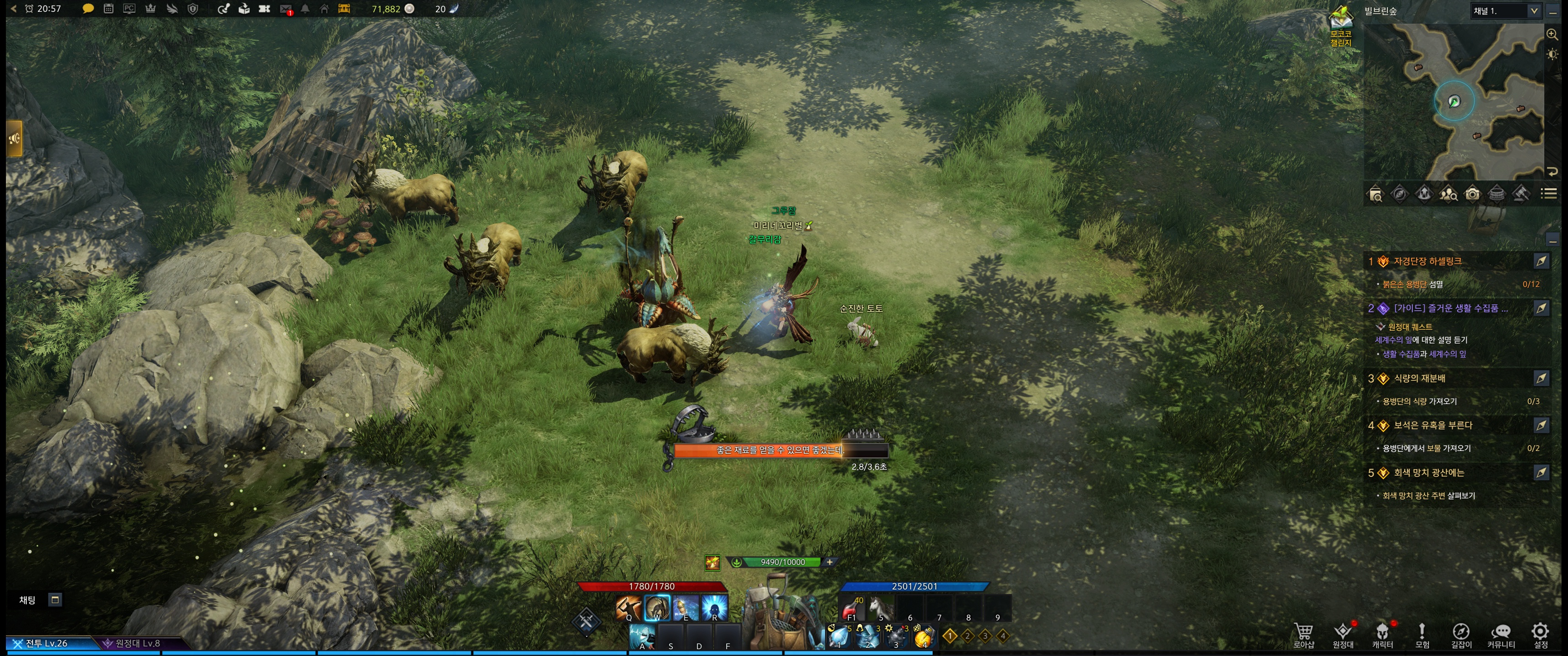Open the 커뮤니티 community menu
Viewport: 1568px width, 656px height.
pyautogui.click(x=1501, y=635)
